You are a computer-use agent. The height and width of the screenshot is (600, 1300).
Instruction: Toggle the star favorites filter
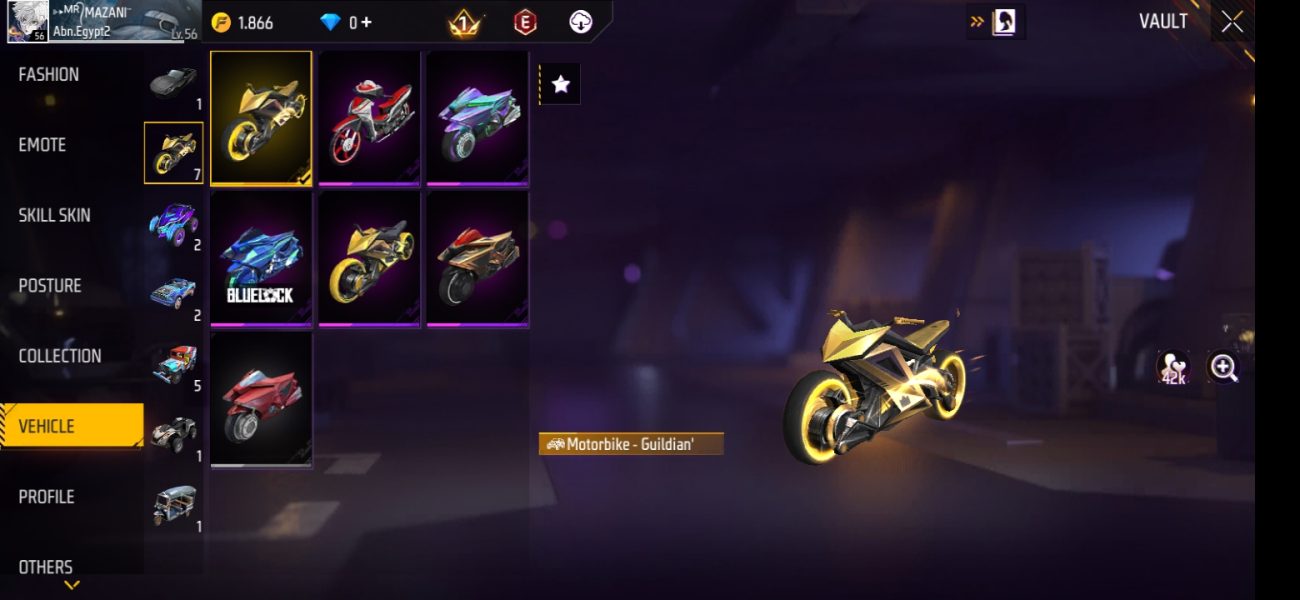(561, 85)
